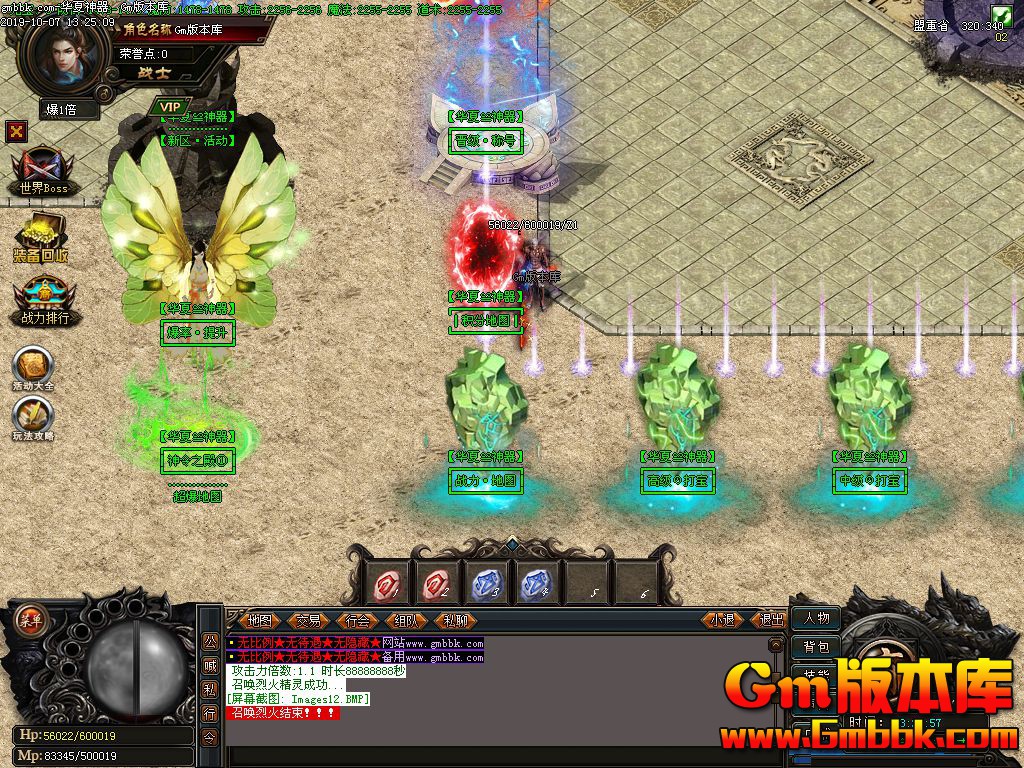Click the VIP badge
The image size is (1024, 768).
click(170, 106)
